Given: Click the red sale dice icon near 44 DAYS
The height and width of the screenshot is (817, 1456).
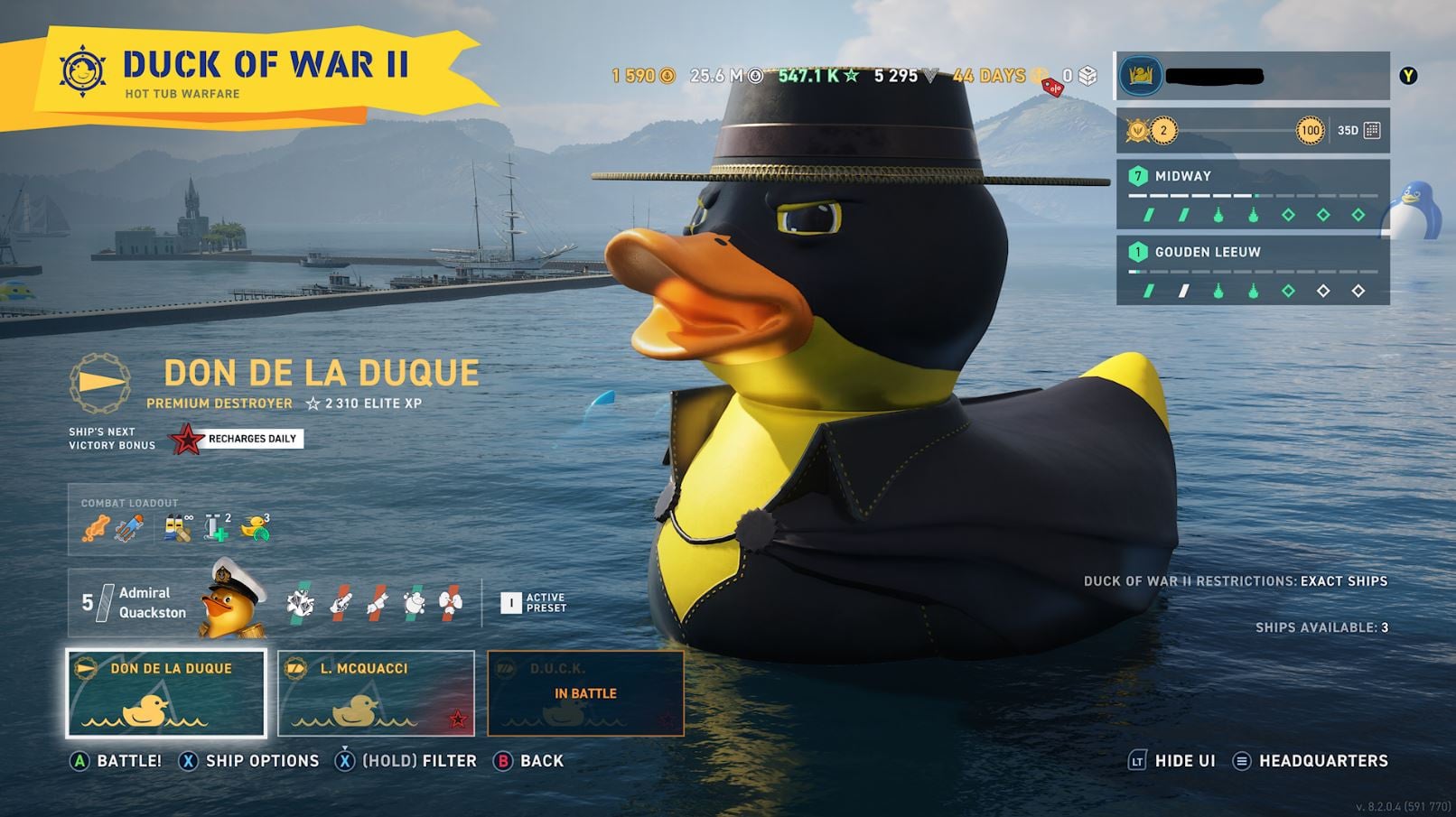Looking at the screenshot, I should (x=1053, y=88).
